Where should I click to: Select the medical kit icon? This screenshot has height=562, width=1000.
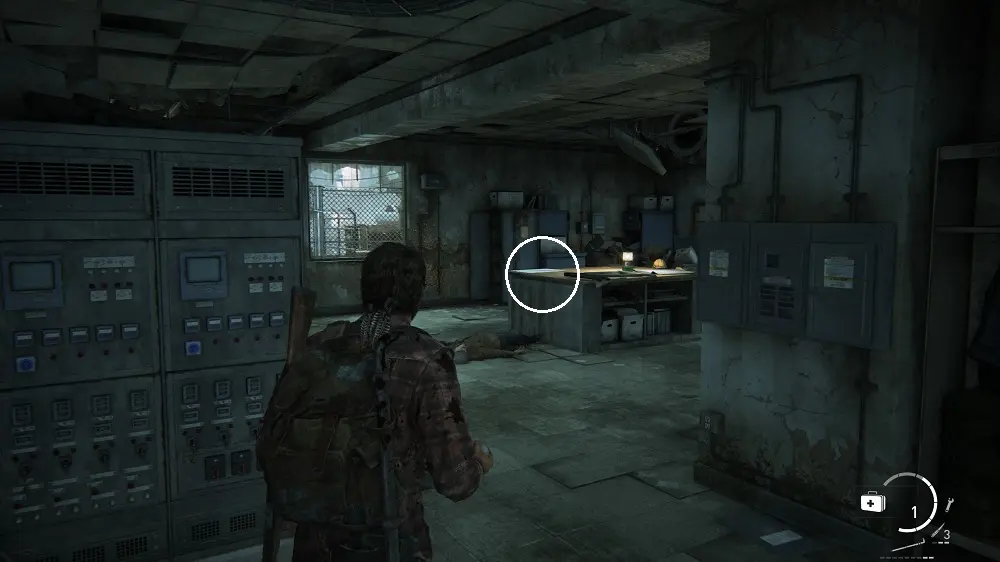tap(871, 502)
